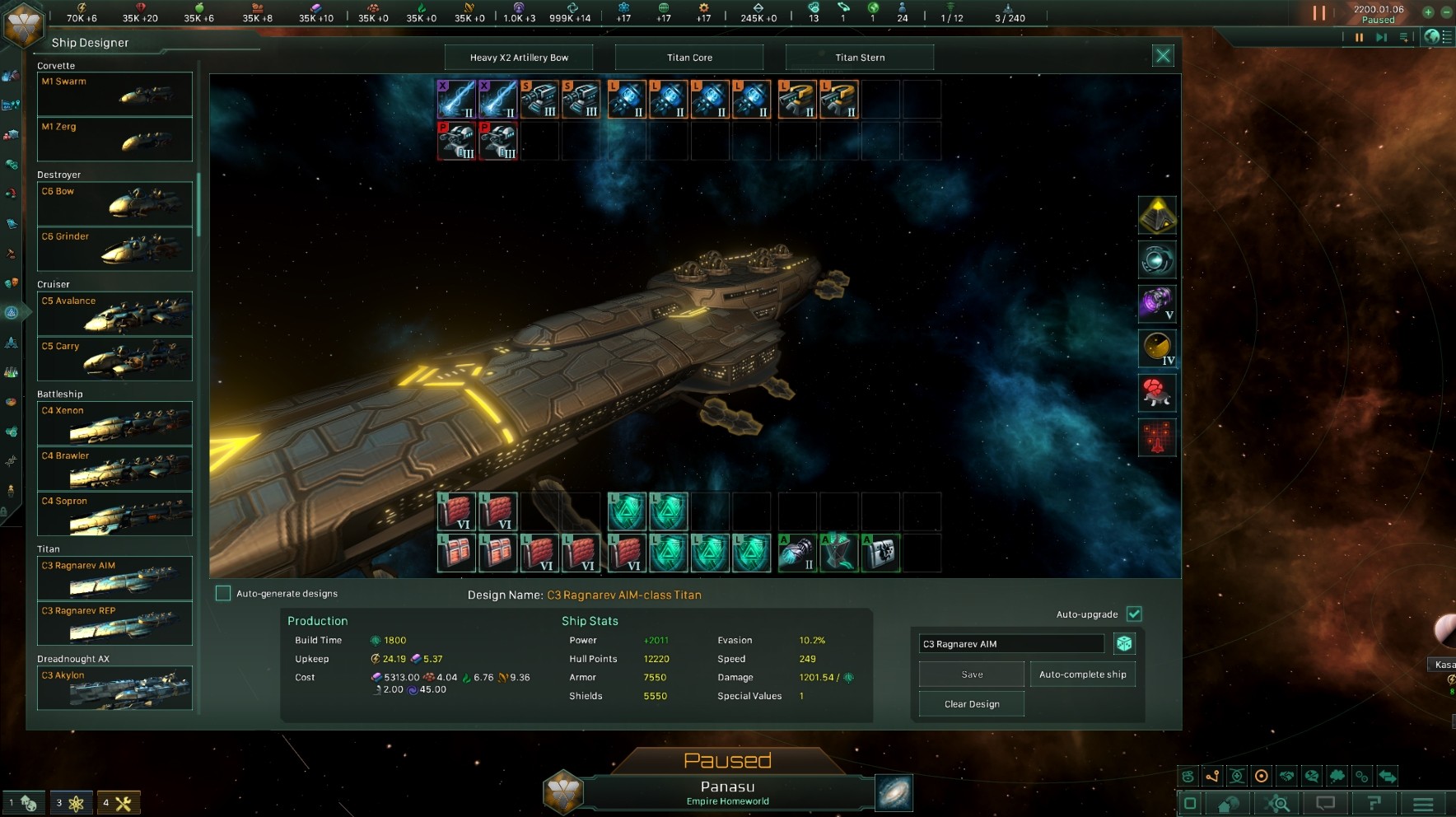Select the reactor component slot icon
This screenshot has width=1456, height=817.
[1157, 259]
